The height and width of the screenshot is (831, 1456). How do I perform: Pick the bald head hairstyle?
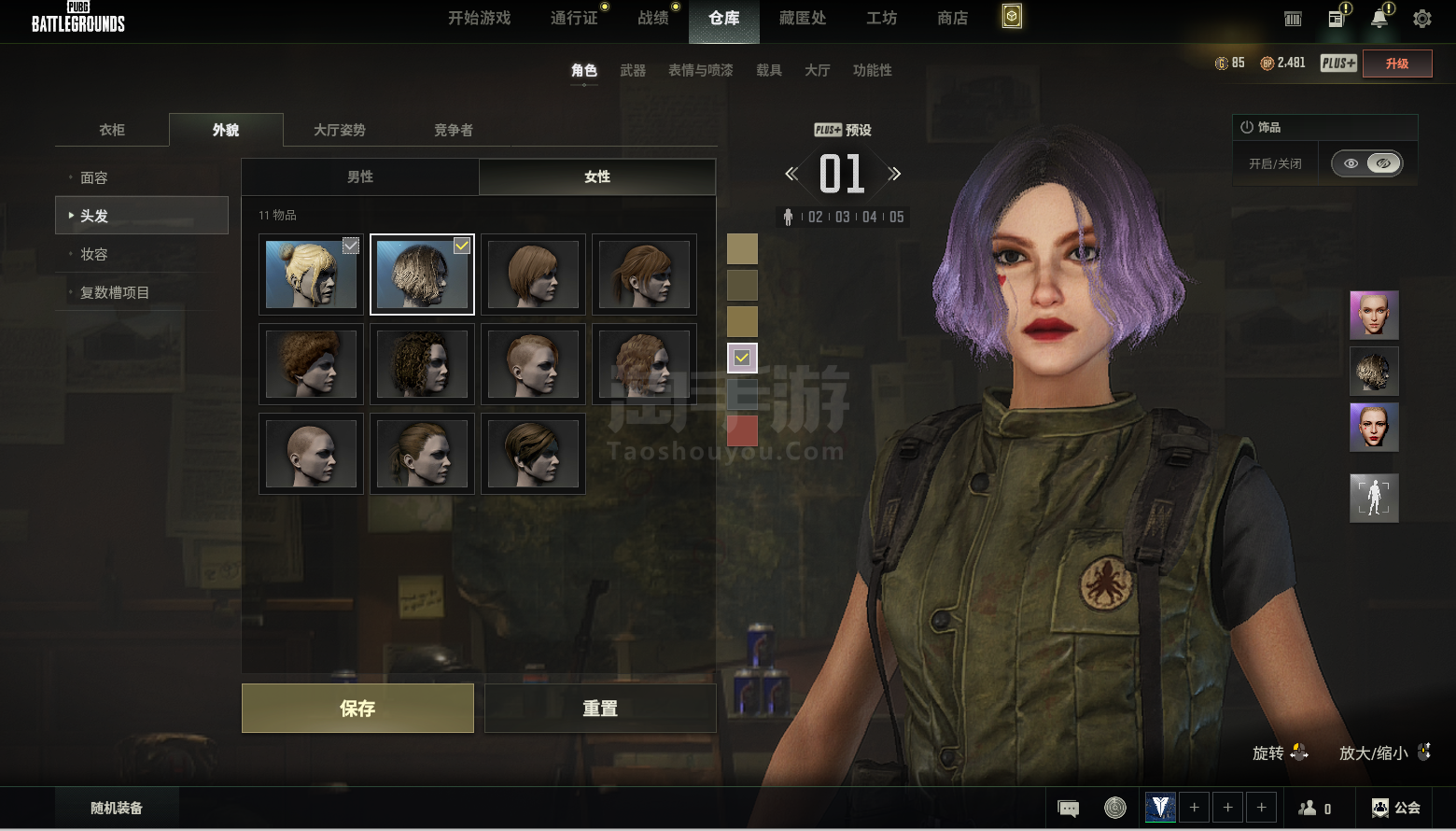point(311,454)
